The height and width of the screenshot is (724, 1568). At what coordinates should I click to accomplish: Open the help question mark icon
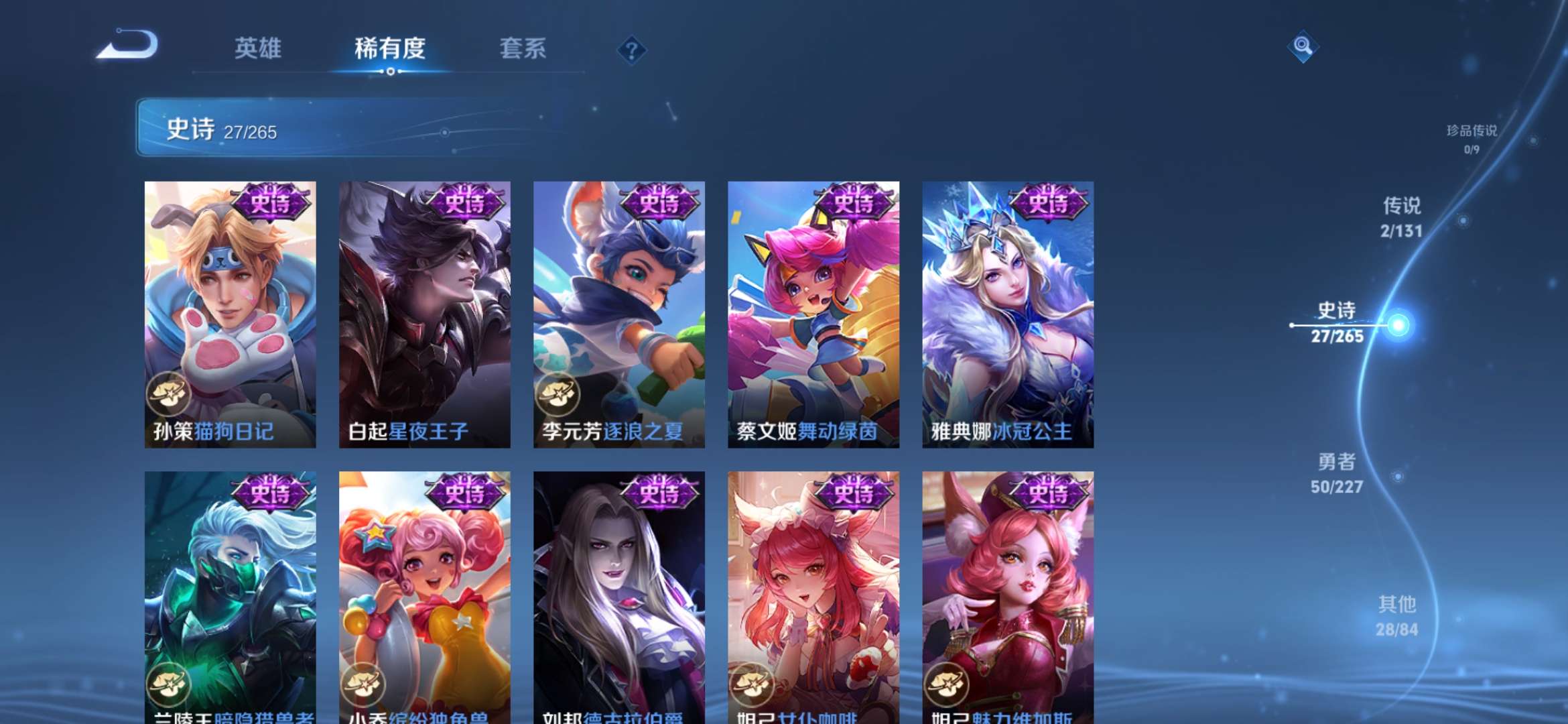[x=631, y=50]
